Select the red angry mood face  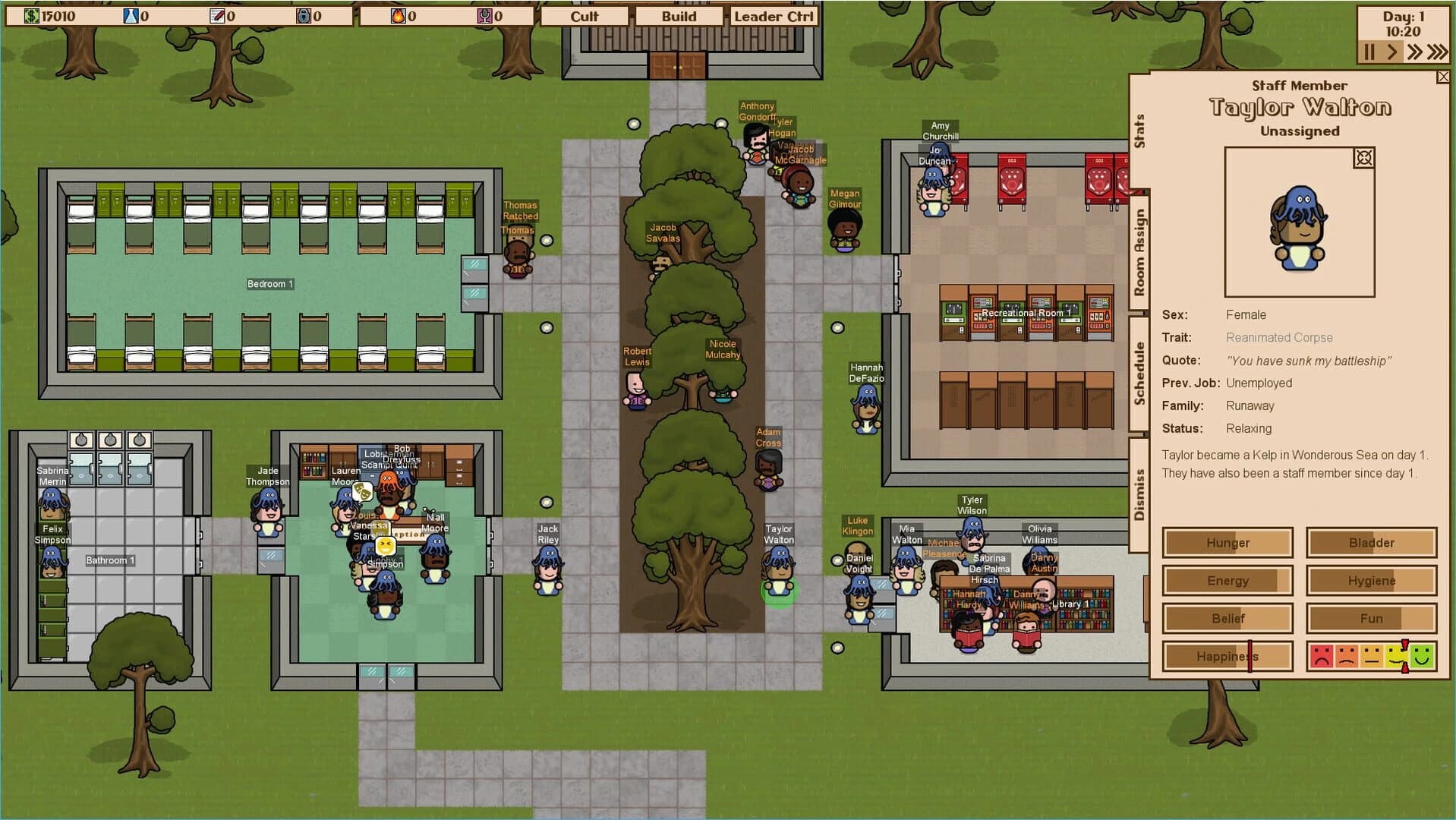tap(1322, 656)
